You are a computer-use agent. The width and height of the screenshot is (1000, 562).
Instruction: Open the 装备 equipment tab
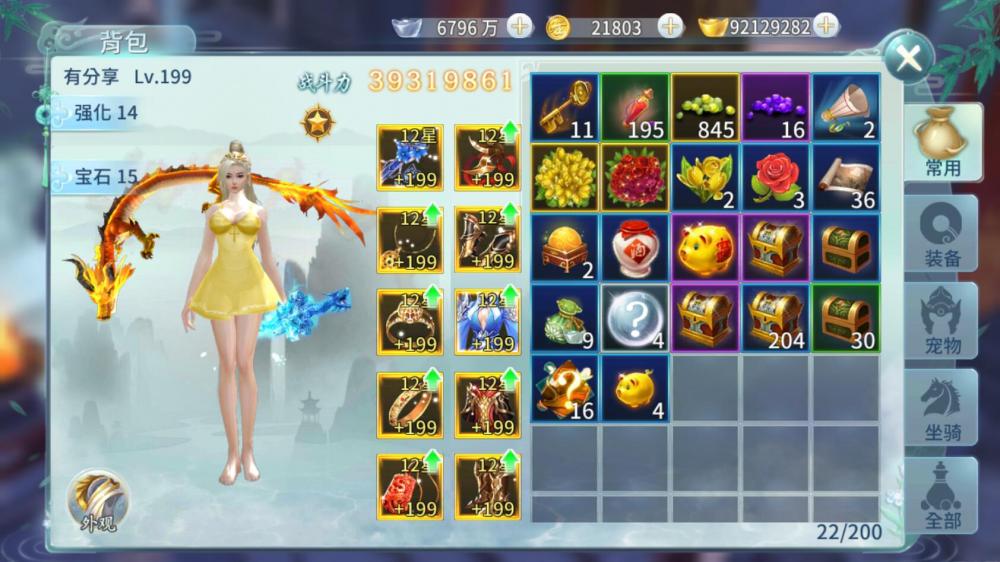tap(941, 232)
